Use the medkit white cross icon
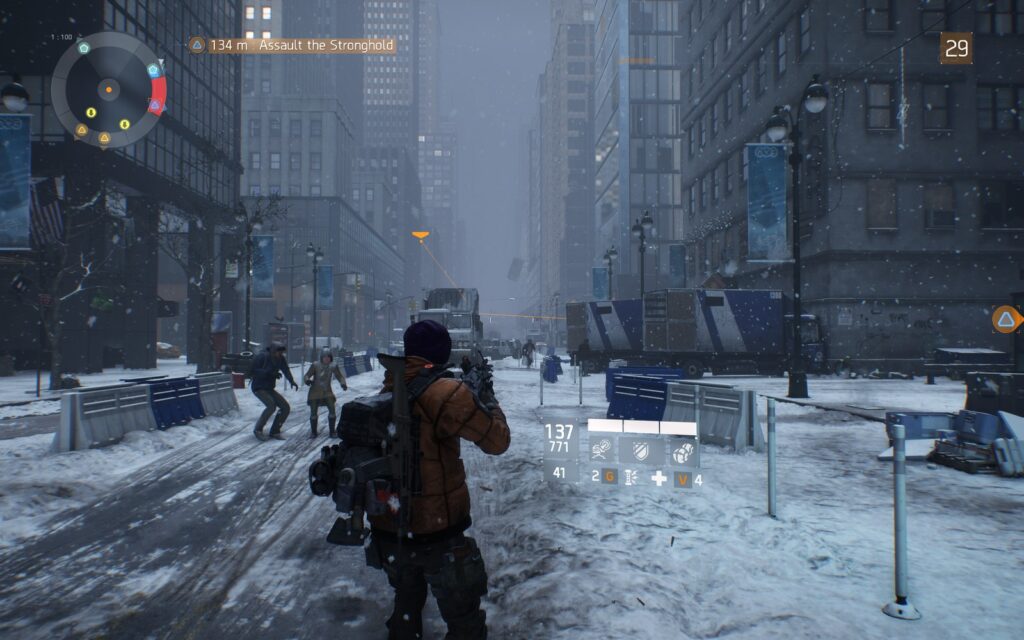This screenshot has width=1024, height=640. (x=658, y=479)
